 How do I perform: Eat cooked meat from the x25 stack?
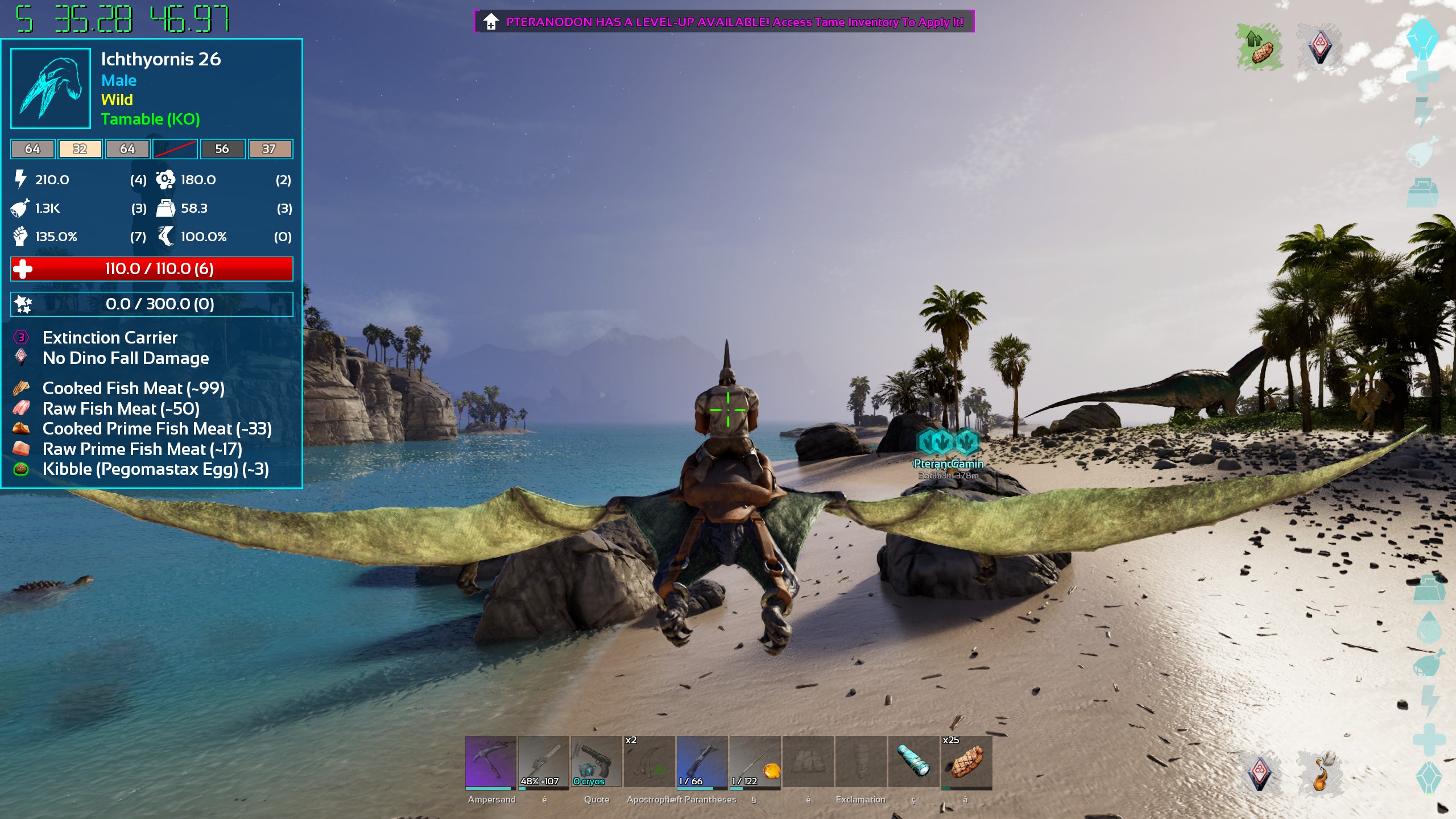pos(966,762)
